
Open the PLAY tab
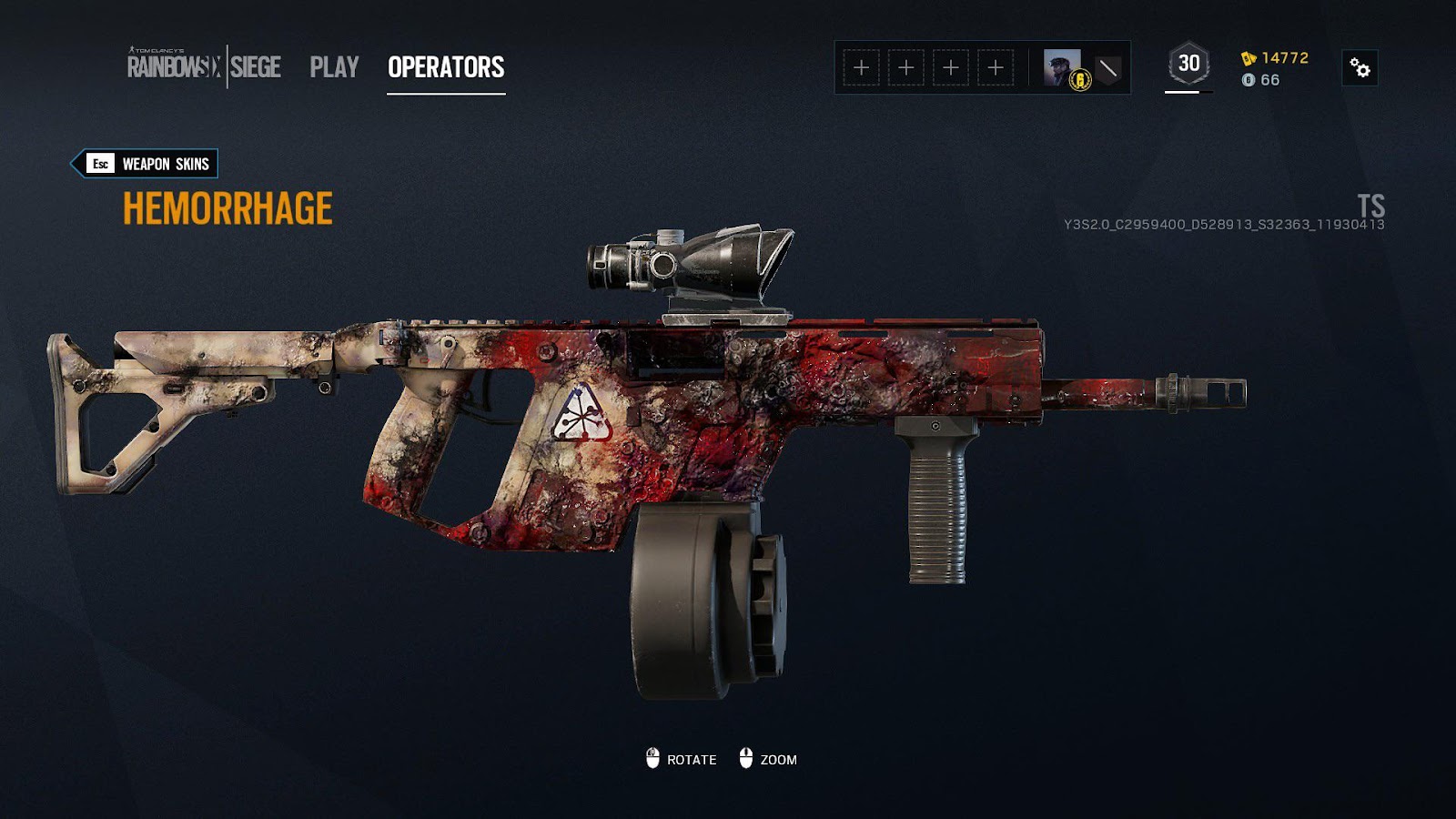click(x=334, y=66)
